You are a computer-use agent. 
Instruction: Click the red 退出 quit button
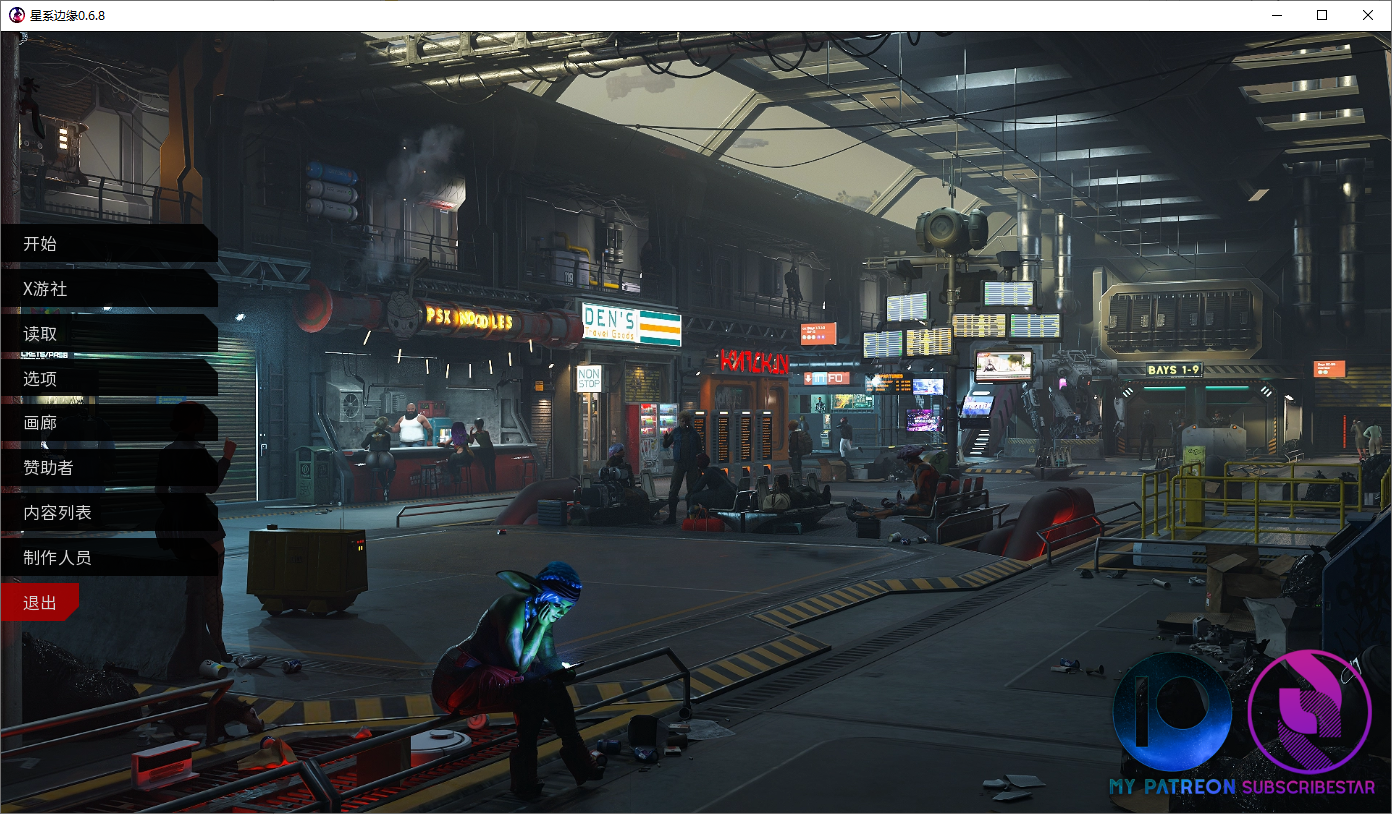pyautogui.click(x=40, y=603)
